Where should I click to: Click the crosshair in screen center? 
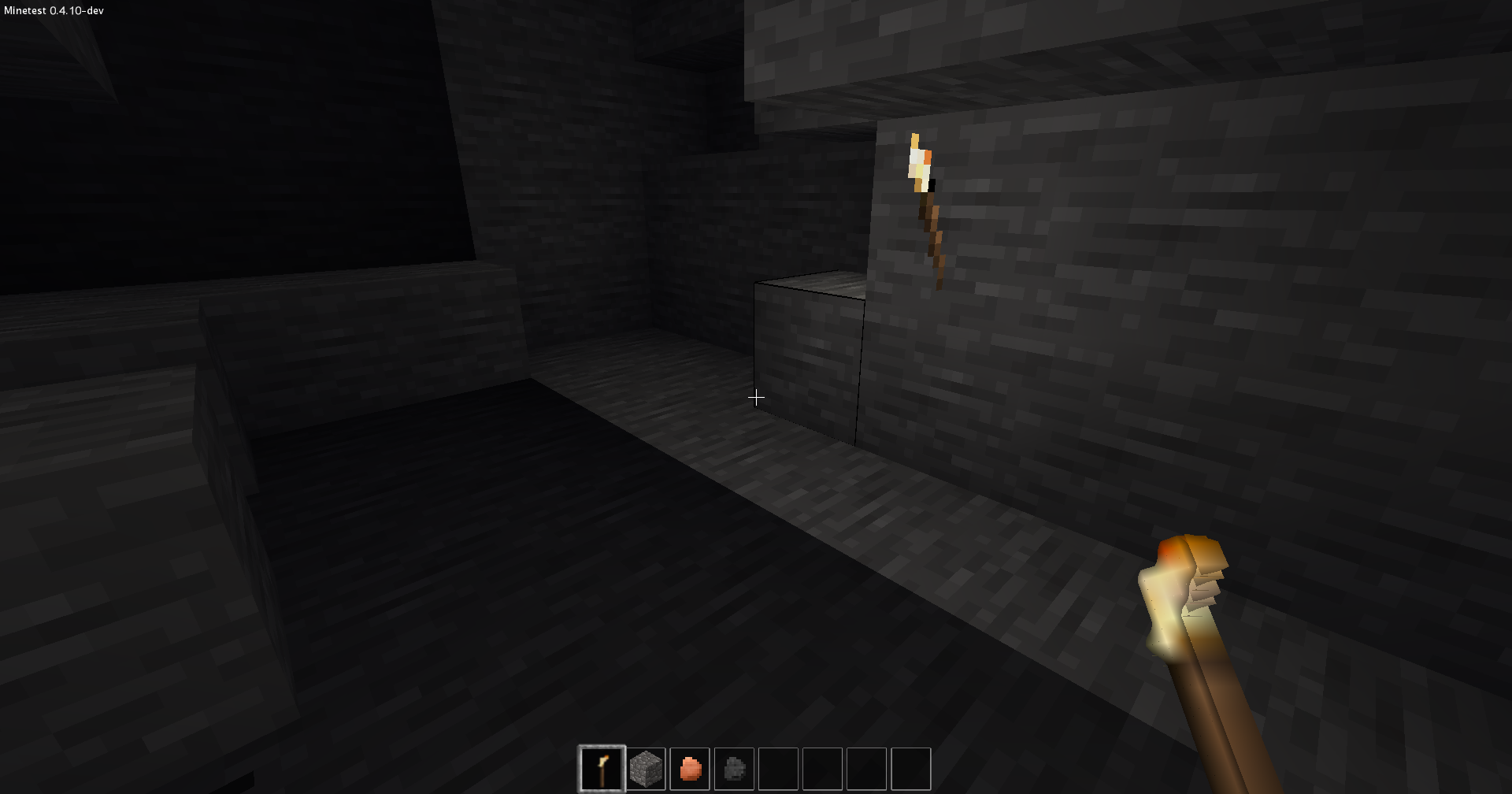click(x=756, y=397)
